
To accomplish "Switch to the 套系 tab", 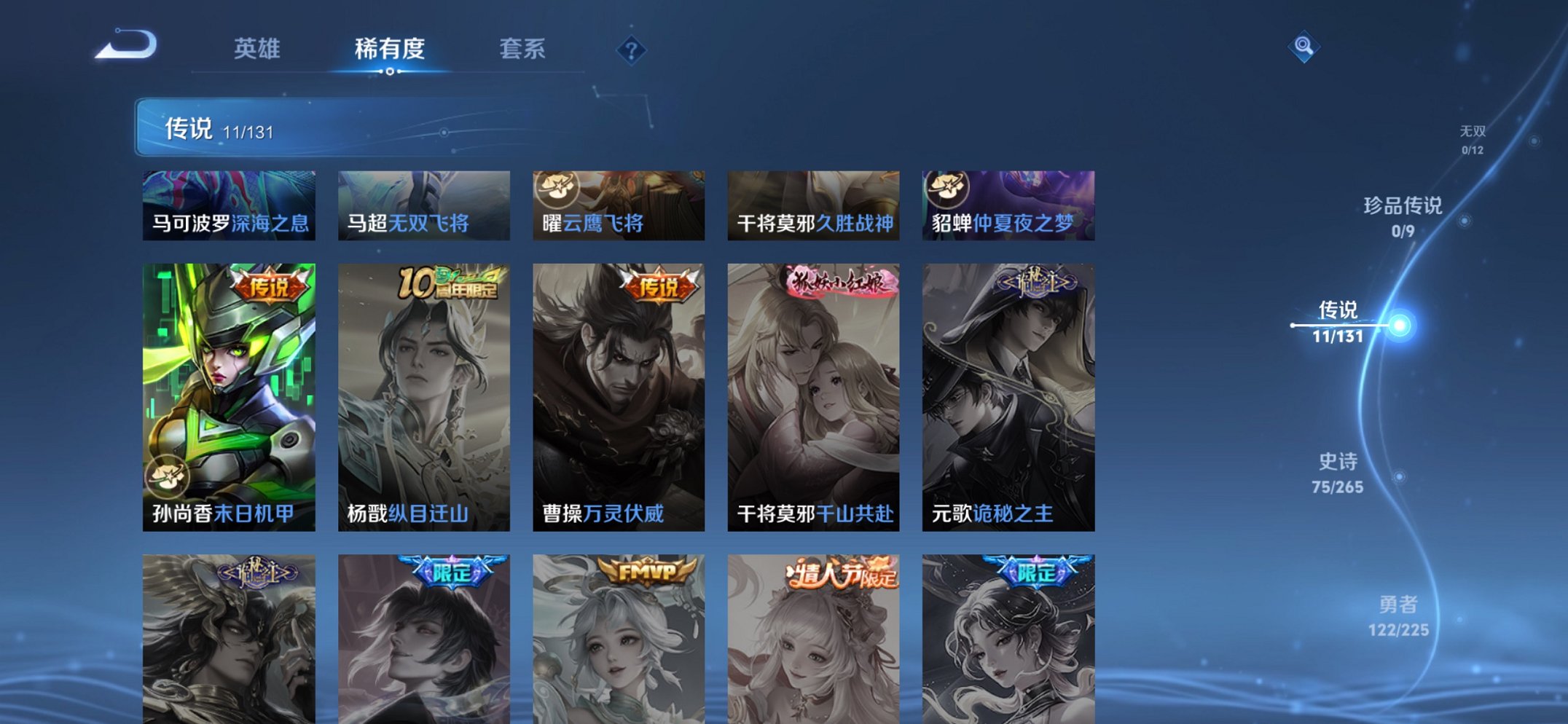I will click(x=523, y=50).
